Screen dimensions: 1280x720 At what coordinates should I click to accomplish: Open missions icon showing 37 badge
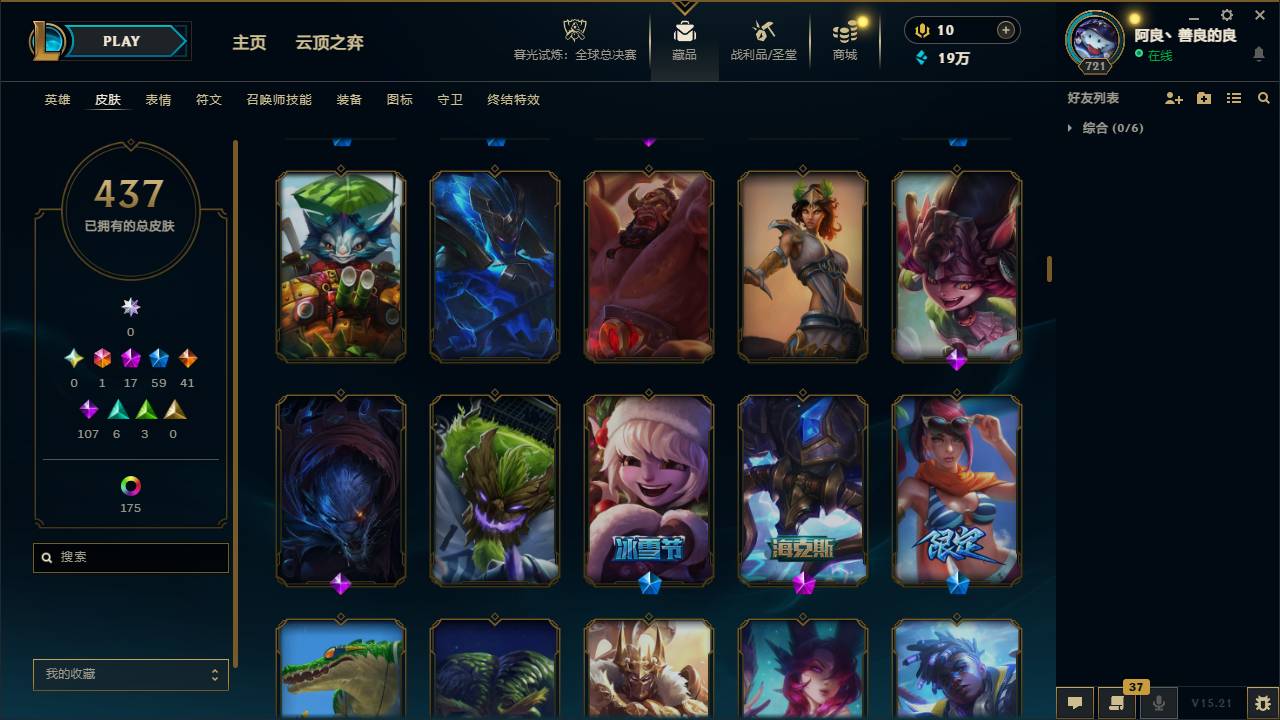(x=1117, y=702)
